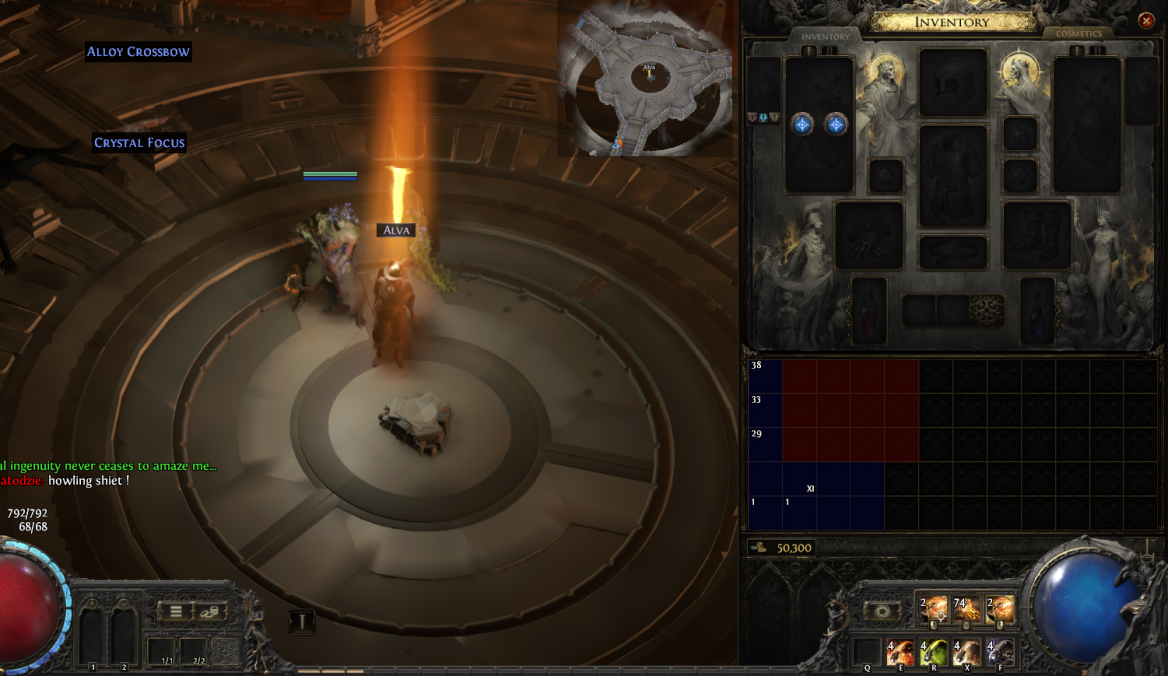Use the fiery skill bound to E
Screen dimensions: 1168x676
click(900, 653)
